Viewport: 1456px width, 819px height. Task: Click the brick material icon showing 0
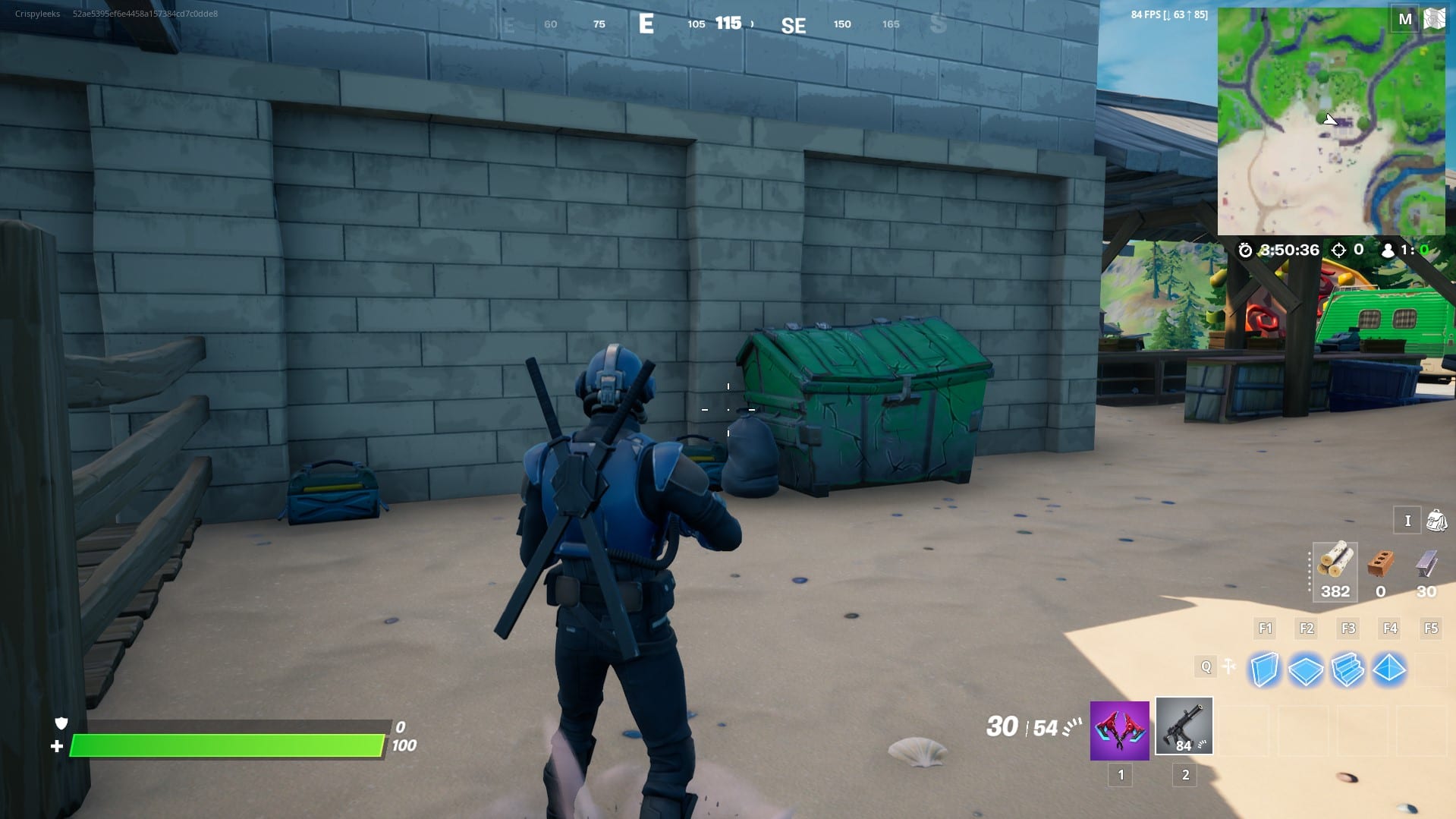[x=1380, y=562]
